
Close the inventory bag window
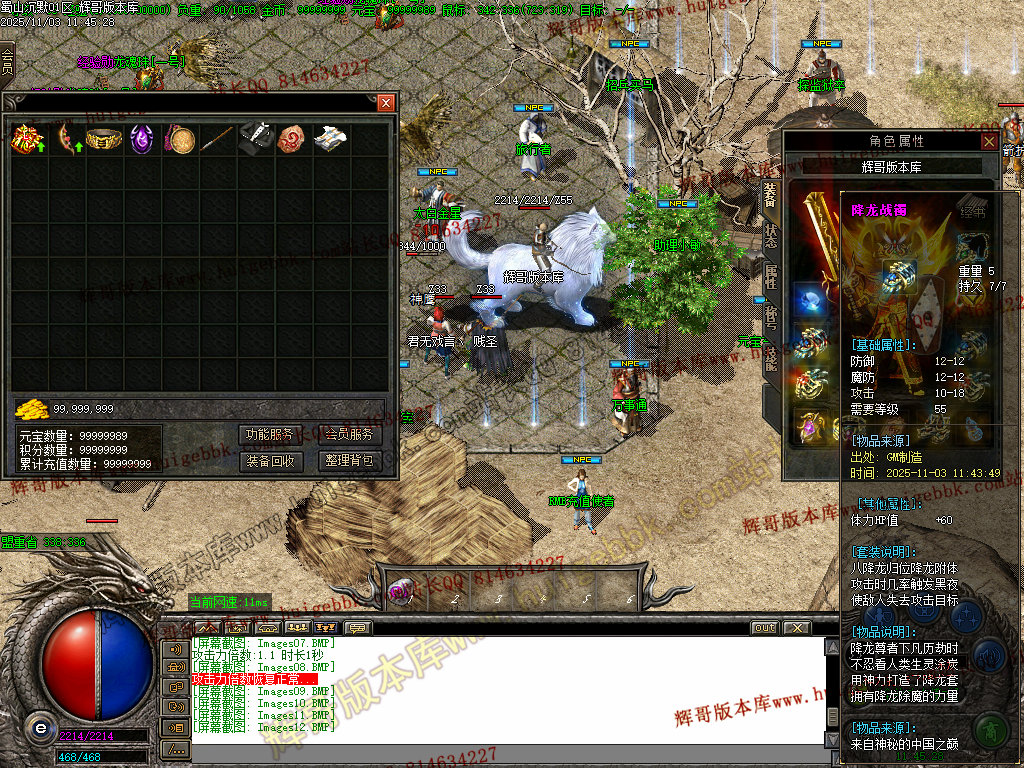386,102
